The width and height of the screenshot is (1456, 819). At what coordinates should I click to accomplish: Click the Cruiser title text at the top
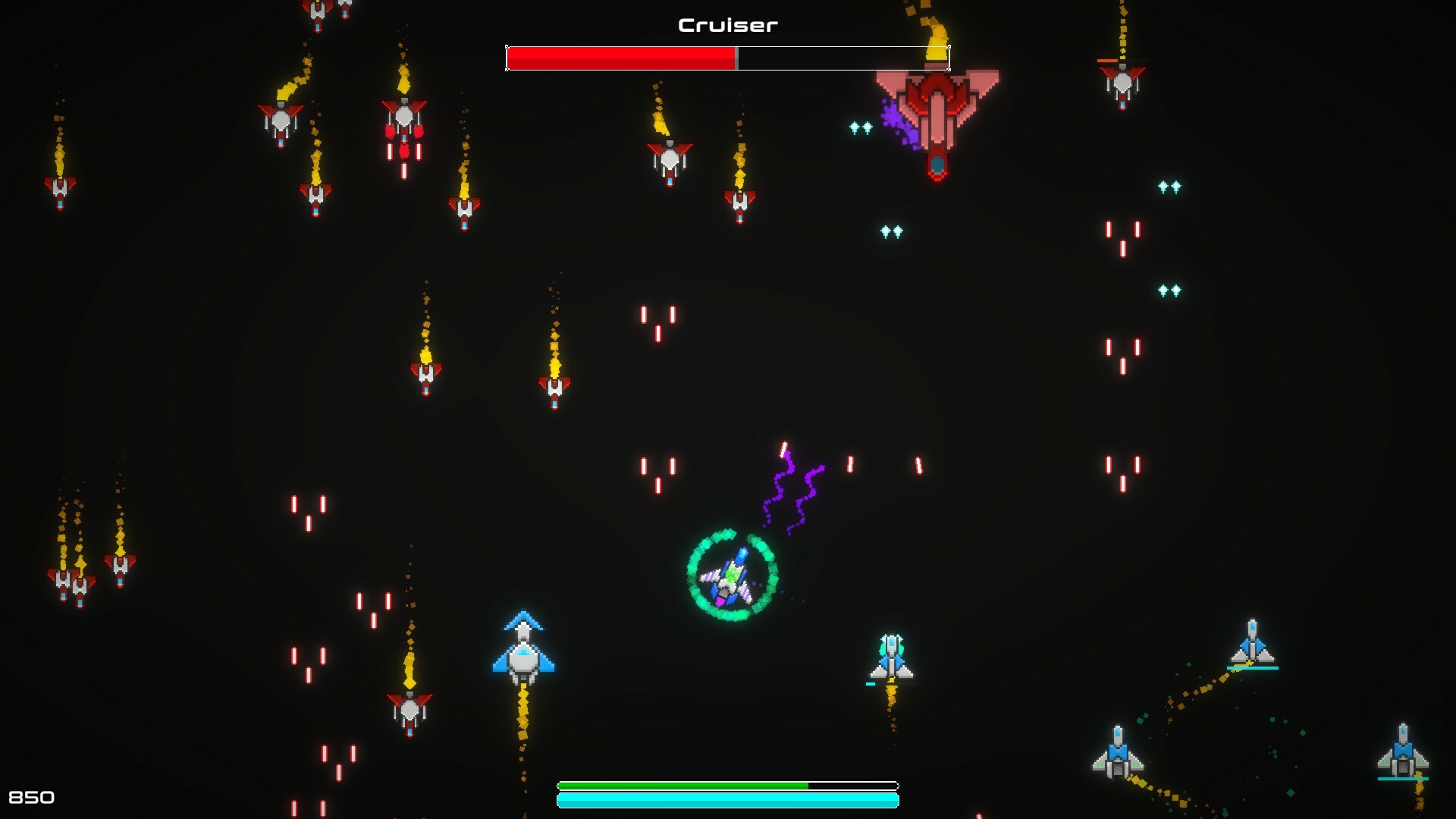tap(726, 24)
